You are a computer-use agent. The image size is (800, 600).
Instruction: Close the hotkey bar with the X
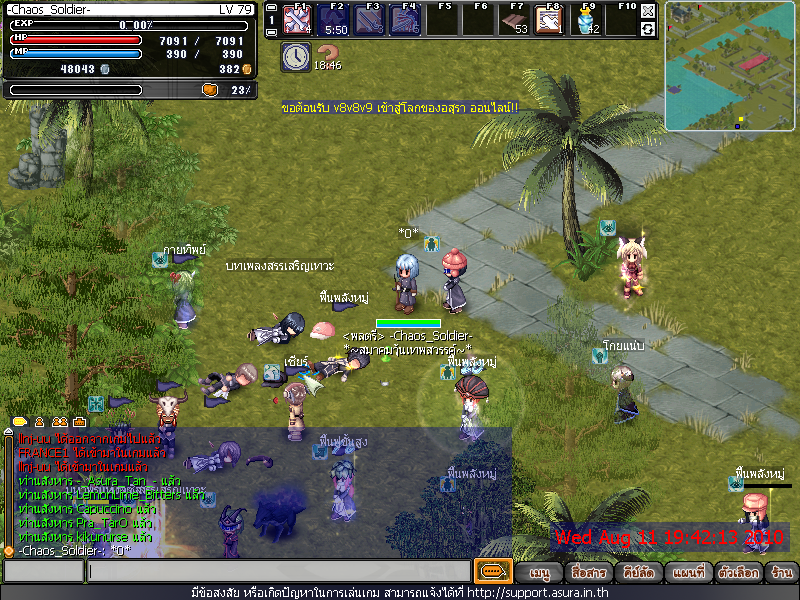(648, 11)
